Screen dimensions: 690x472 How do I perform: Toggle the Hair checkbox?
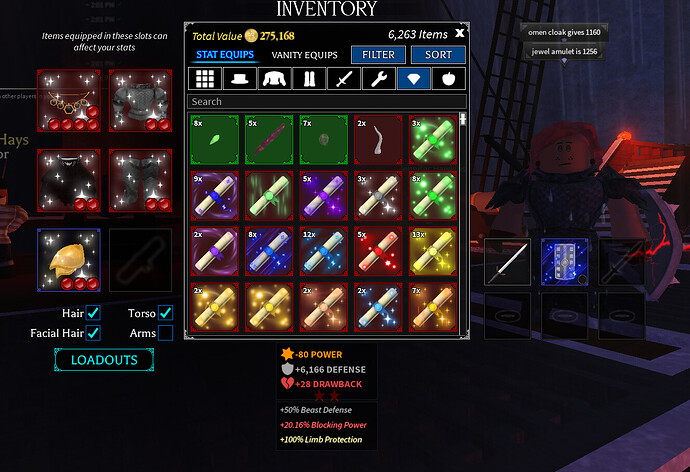tap(93, 313)
